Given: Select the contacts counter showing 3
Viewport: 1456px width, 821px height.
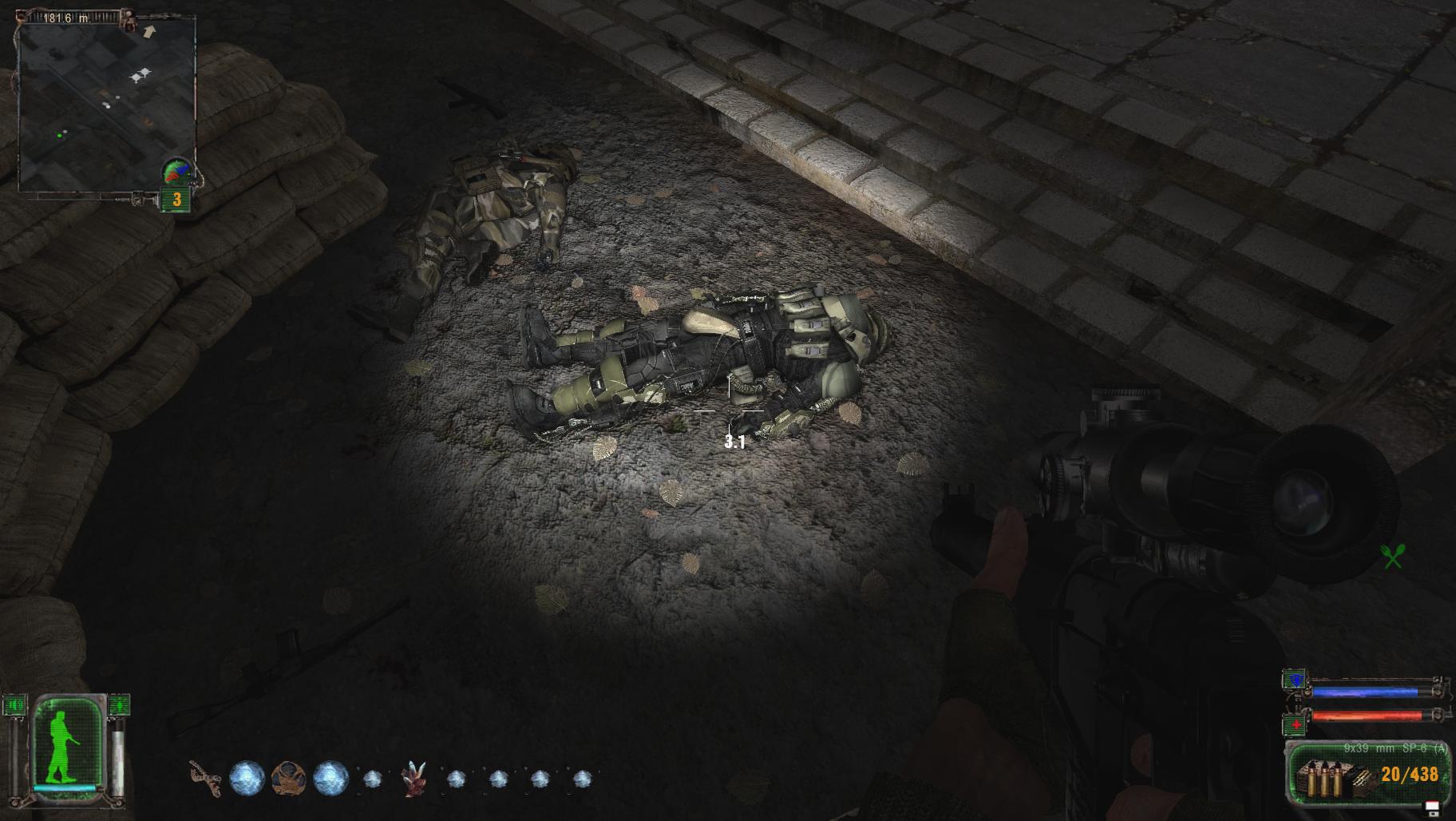Looking at the screenshot, I should (176, 200).
